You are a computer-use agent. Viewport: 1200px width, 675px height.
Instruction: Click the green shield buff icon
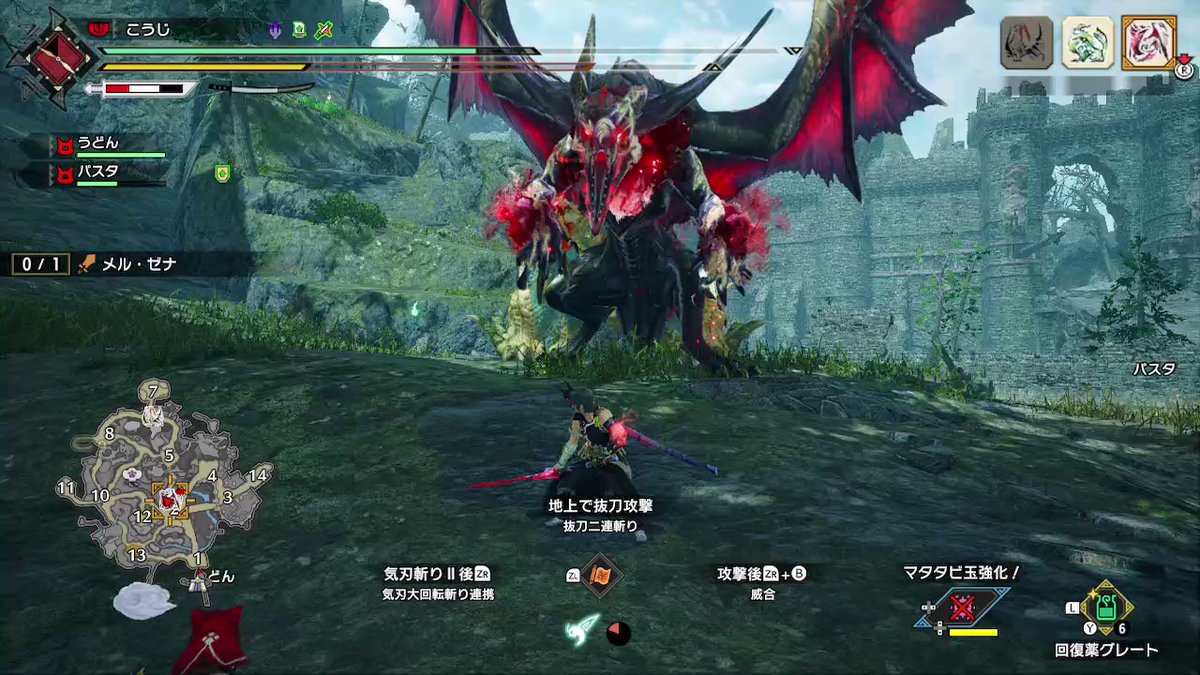pyautogui.click(x=222, y=174)
